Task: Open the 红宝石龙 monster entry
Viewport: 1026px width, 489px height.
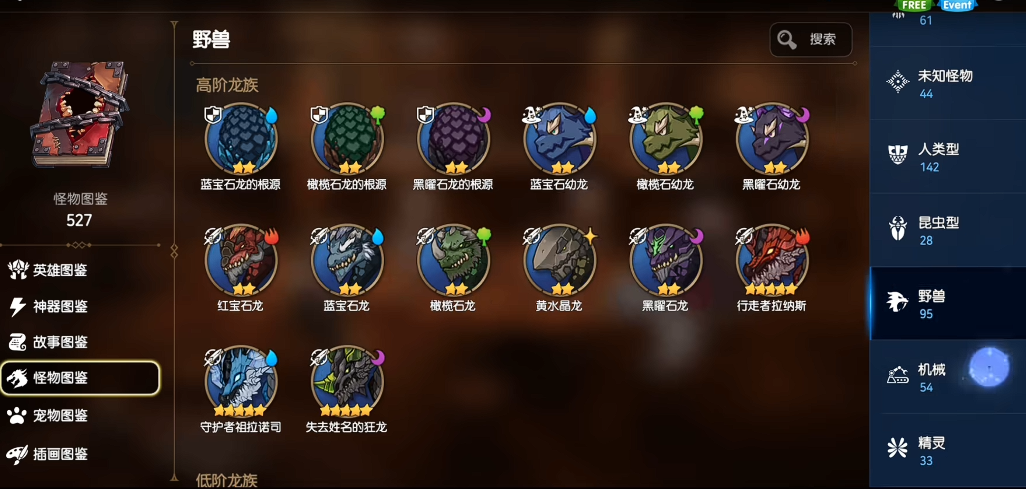Action: pos(241,260)
